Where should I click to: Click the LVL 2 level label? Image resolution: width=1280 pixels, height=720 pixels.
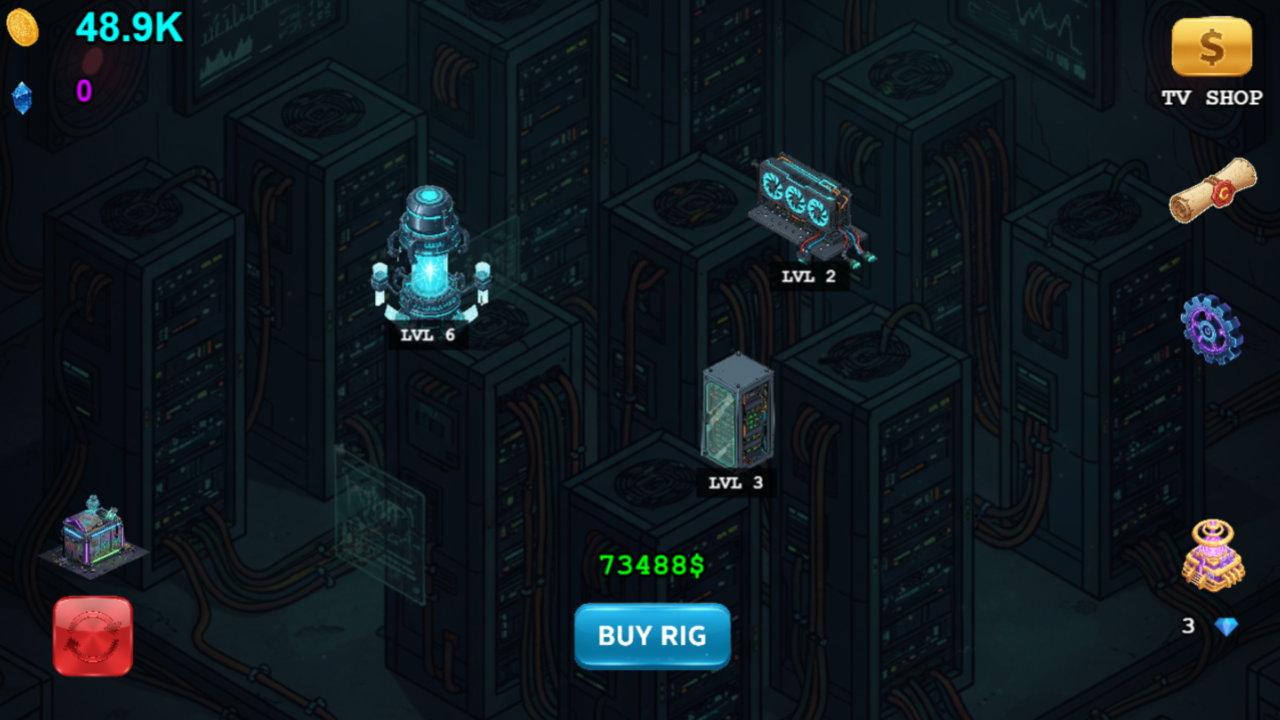(806, 276)
